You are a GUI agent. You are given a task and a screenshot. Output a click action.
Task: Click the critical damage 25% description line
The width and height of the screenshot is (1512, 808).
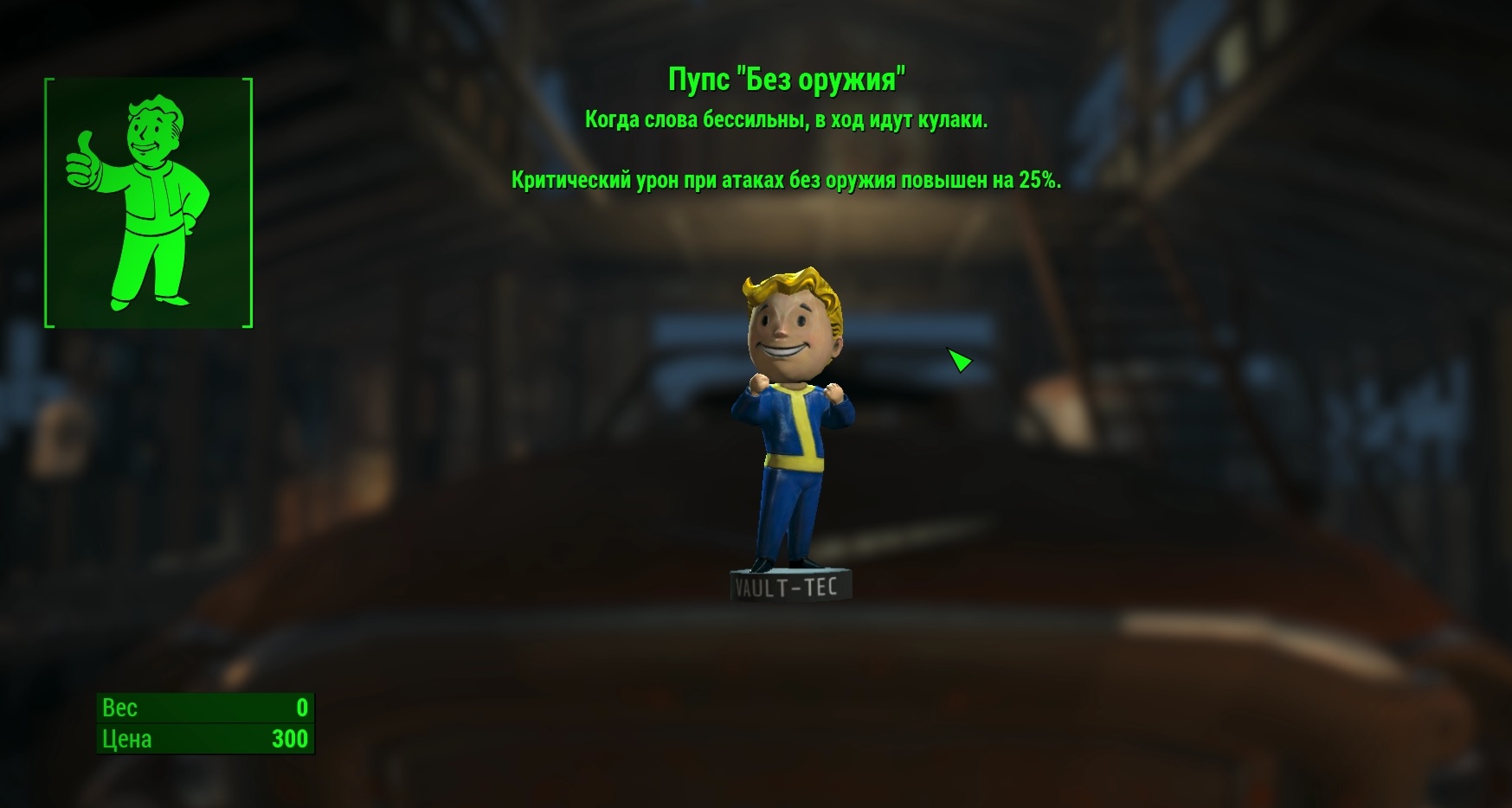click(x=786, y=181)
